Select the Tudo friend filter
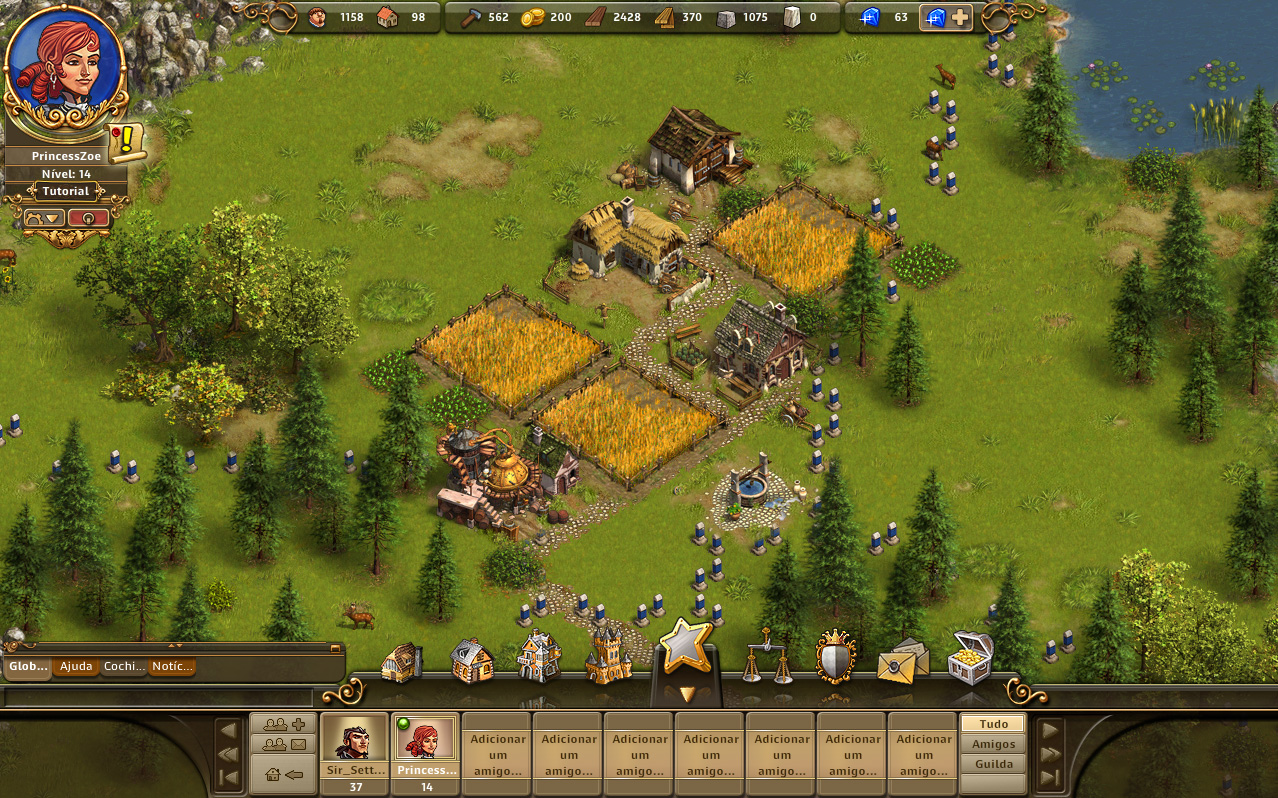1278x798 pixels. coord(993,723)
